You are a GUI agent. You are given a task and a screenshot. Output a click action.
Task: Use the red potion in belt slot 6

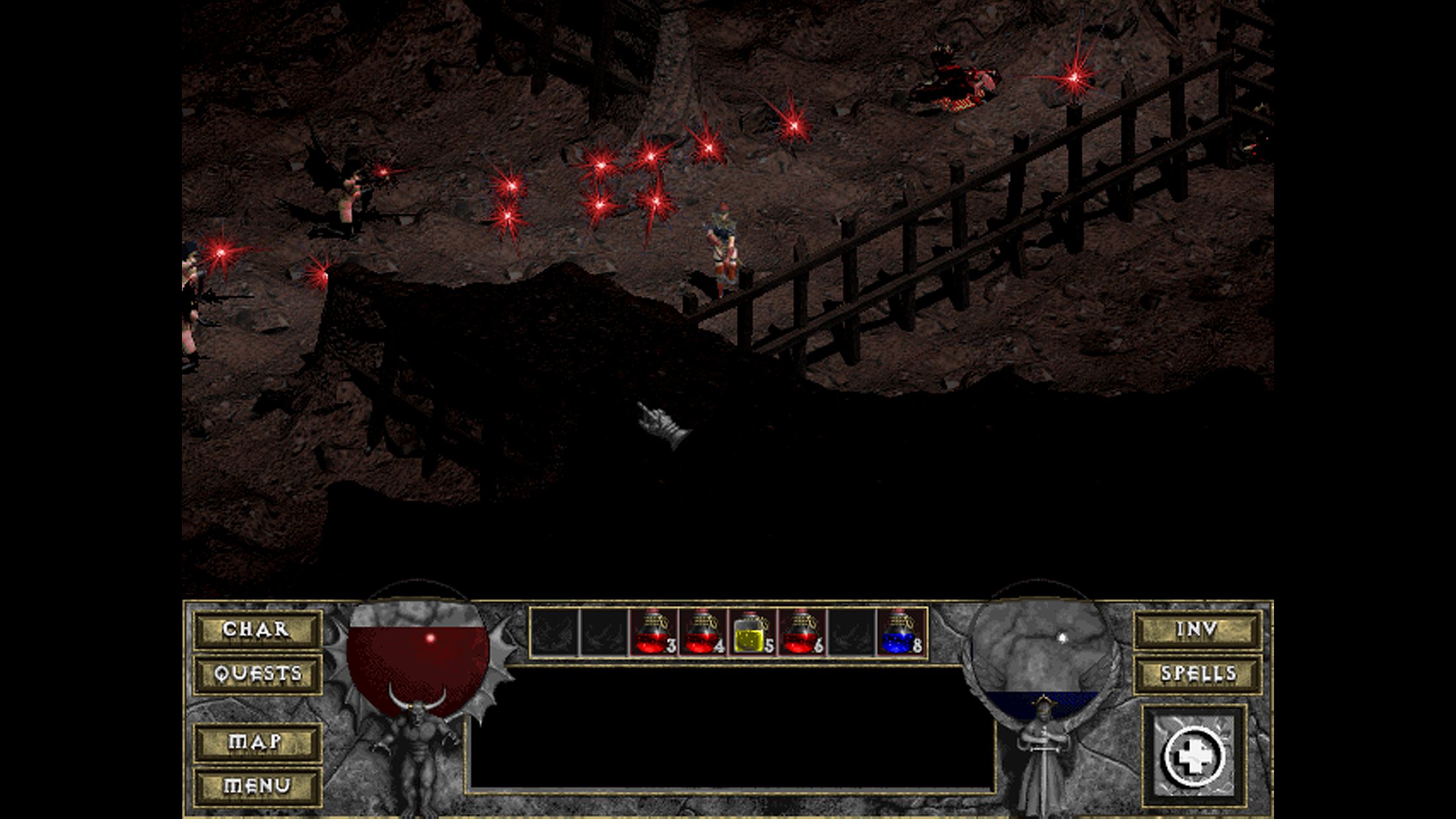[801, 632]
